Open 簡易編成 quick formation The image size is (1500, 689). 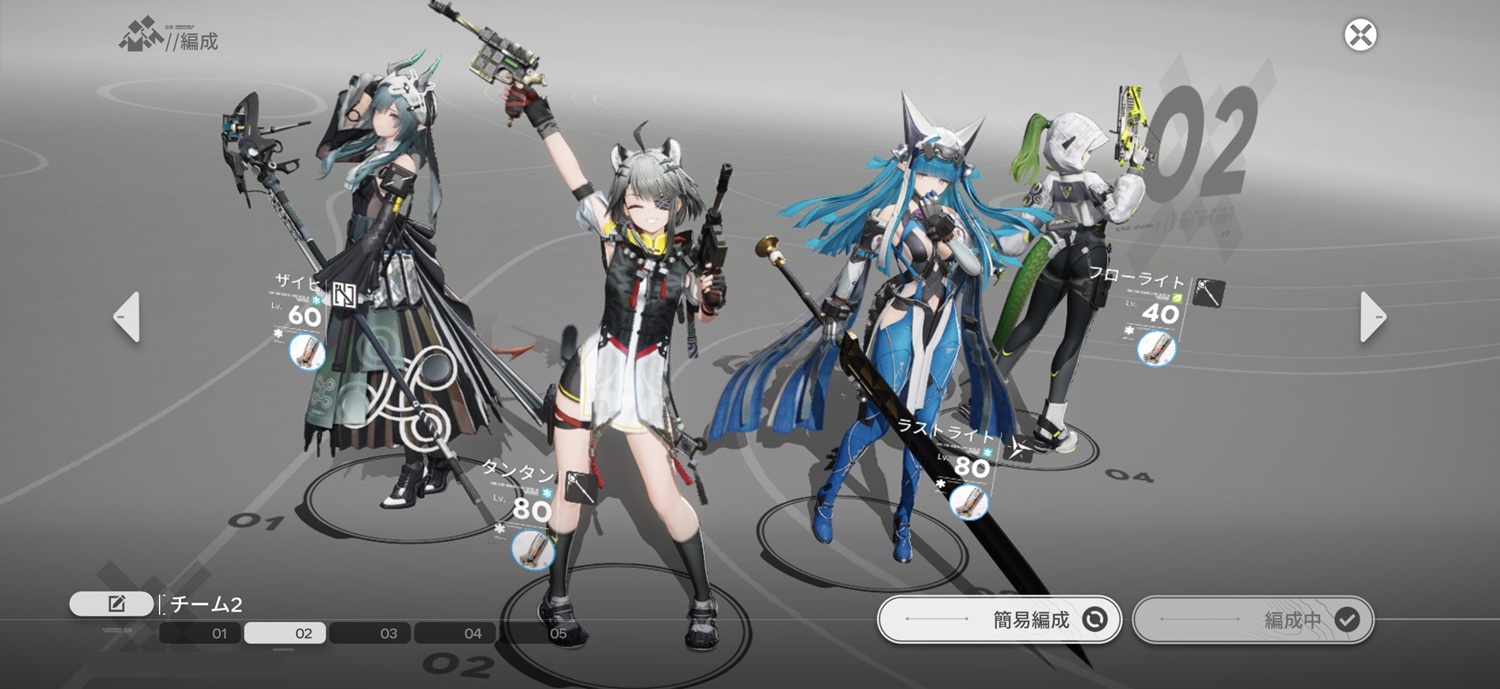coord(998,620)
